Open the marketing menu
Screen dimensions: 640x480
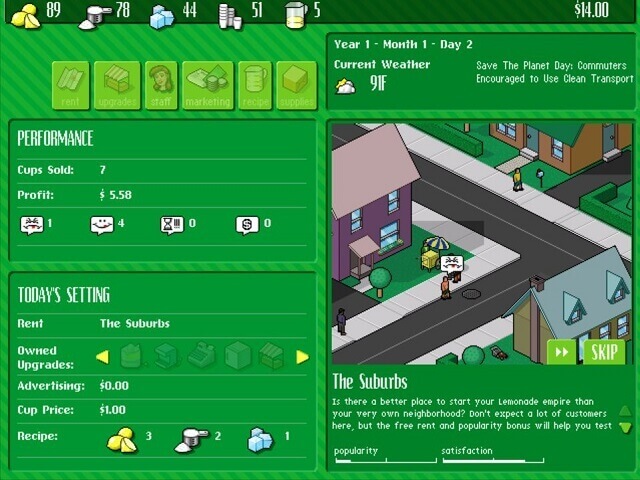(207, 85)
